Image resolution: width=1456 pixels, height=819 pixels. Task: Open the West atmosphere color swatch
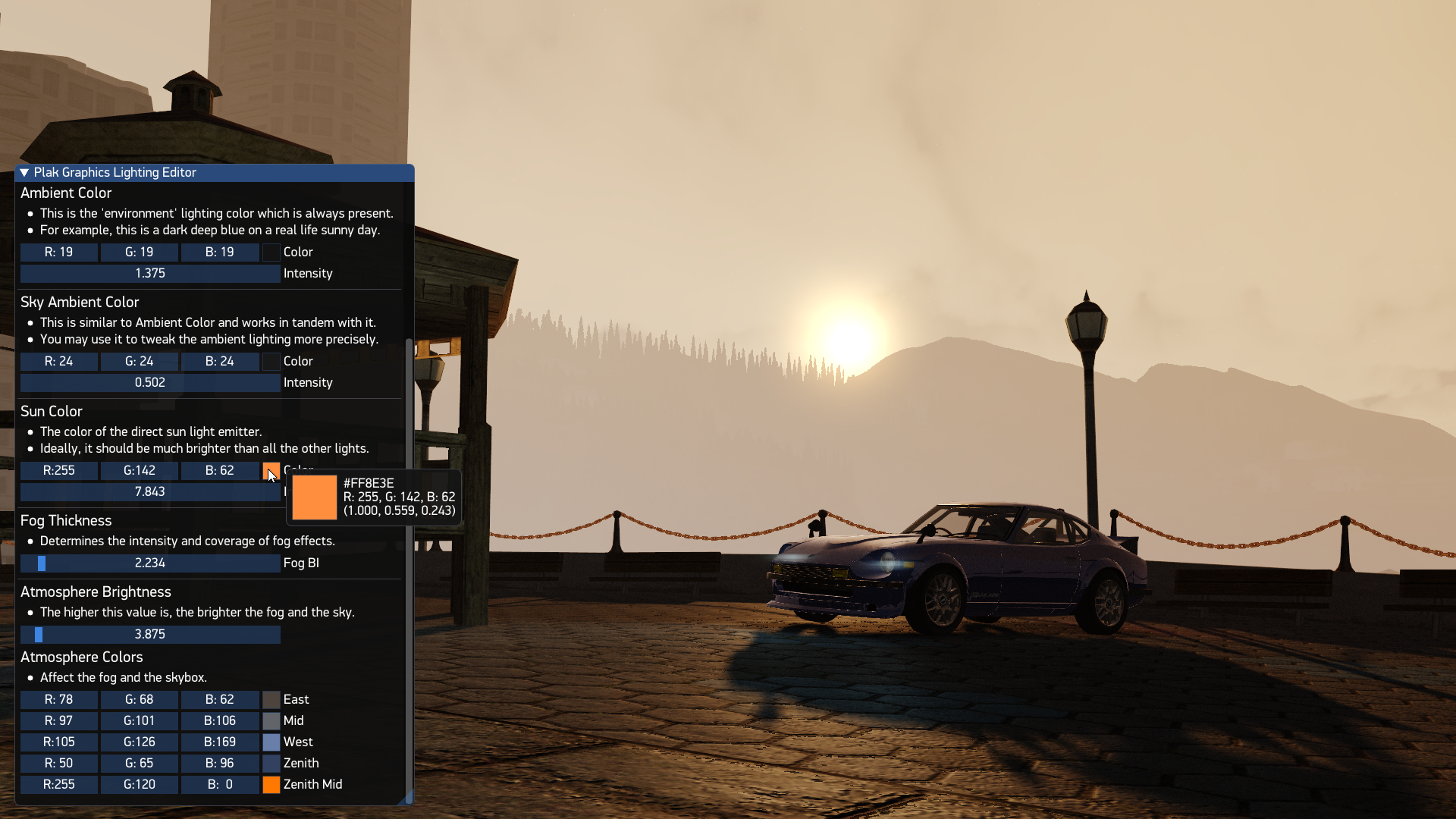pos(271,742)
